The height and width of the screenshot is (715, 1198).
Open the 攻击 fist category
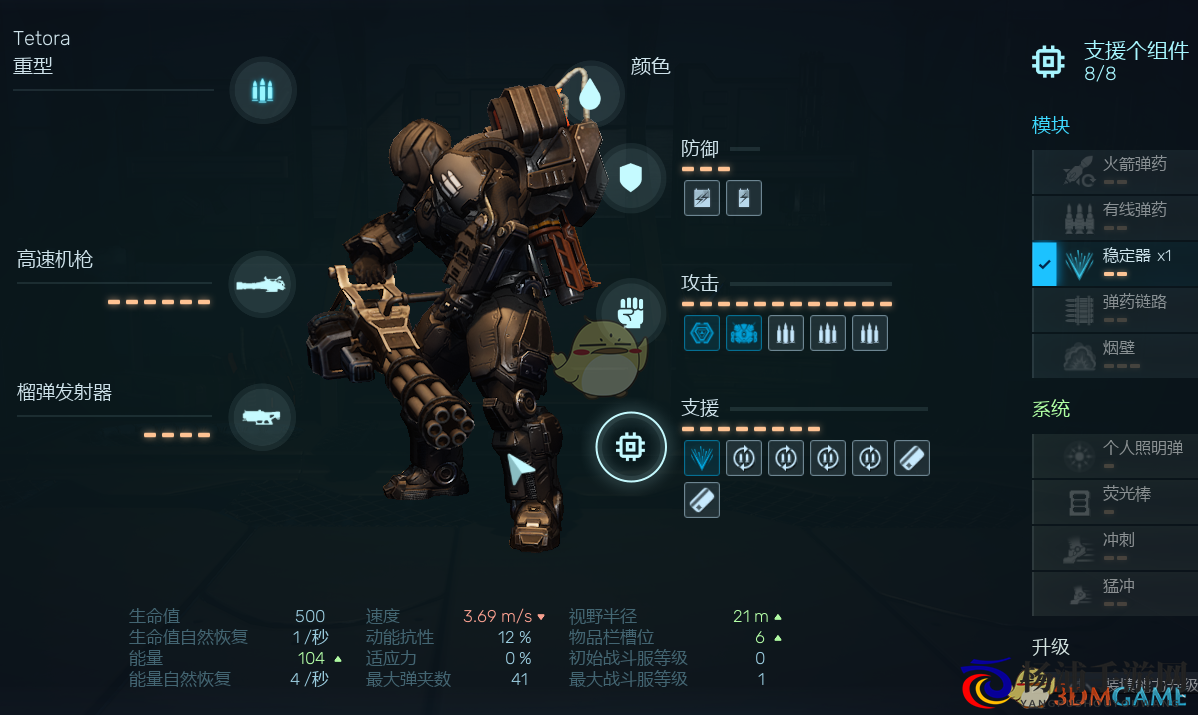(x=630, y=312)
